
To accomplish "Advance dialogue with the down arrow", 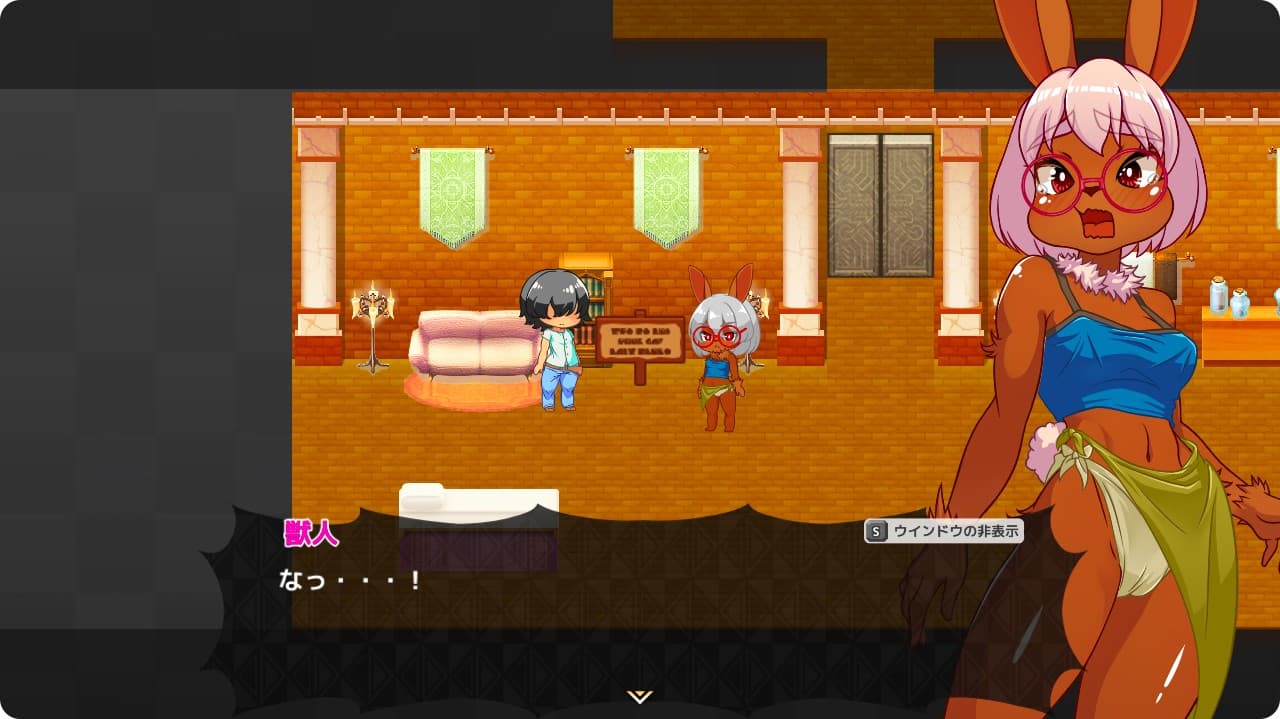I will click(x=640, y=696).
